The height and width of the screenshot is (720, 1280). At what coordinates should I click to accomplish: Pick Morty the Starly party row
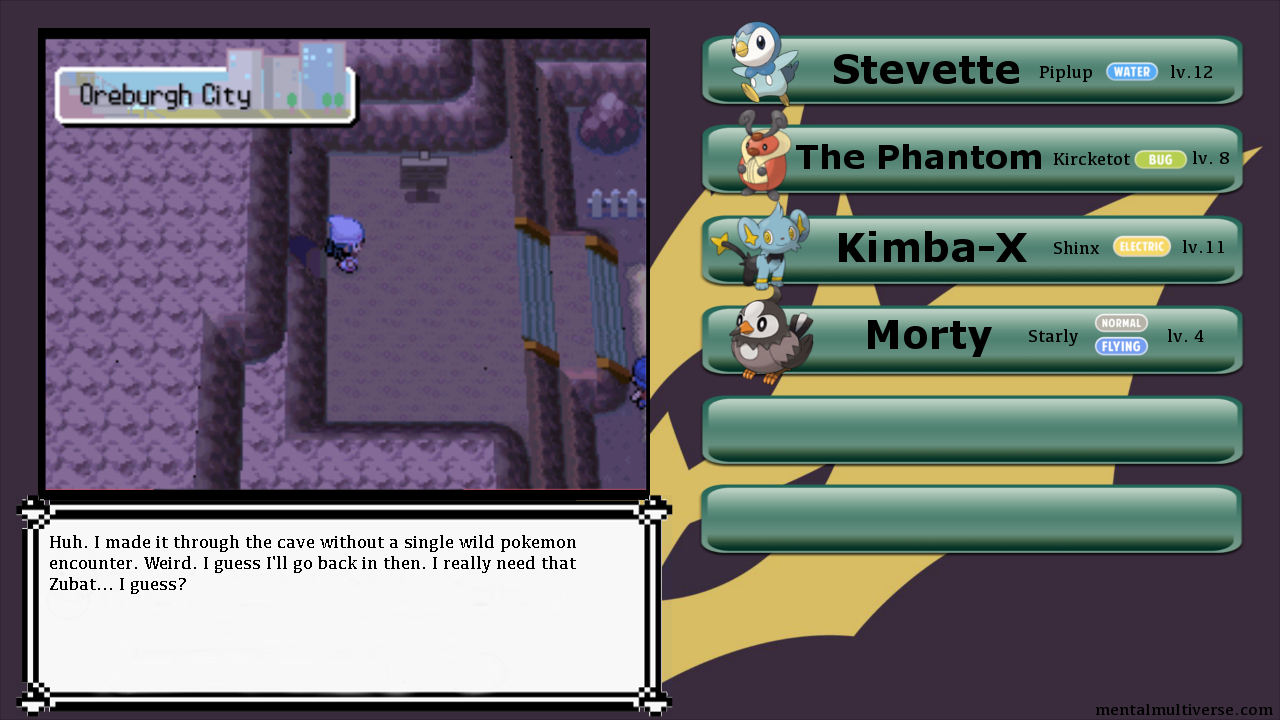click(x=972, y=338)
